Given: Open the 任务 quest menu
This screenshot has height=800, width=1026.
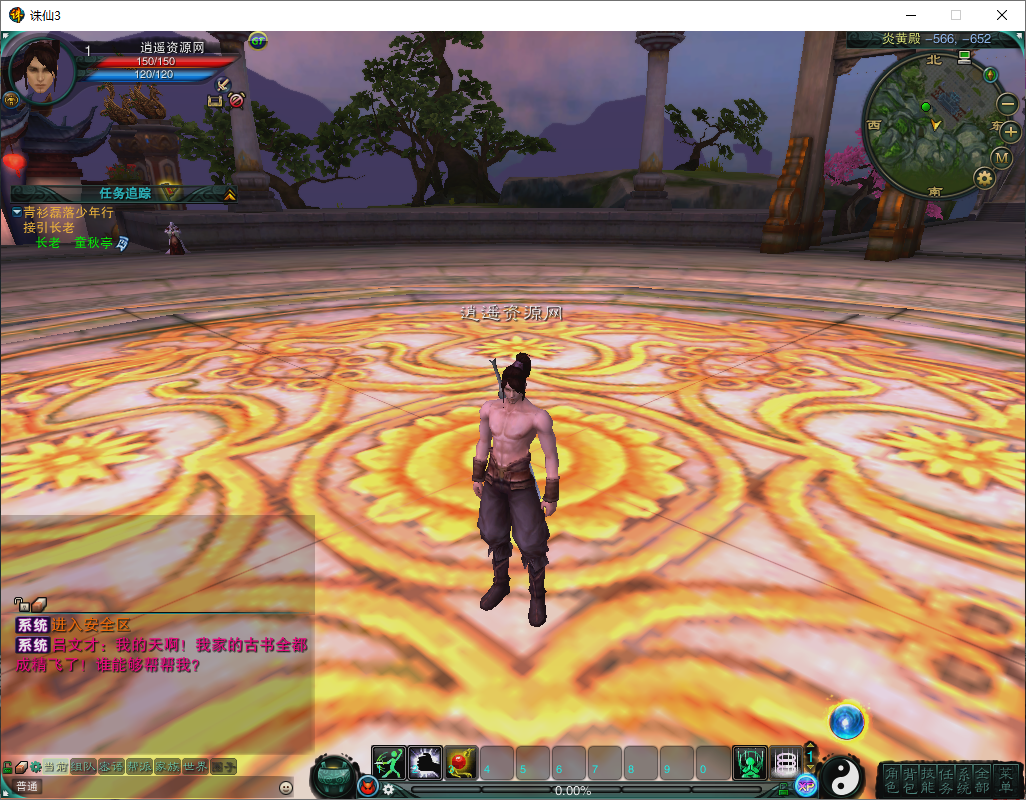Looking at the screenshot, I should point(945,780).
